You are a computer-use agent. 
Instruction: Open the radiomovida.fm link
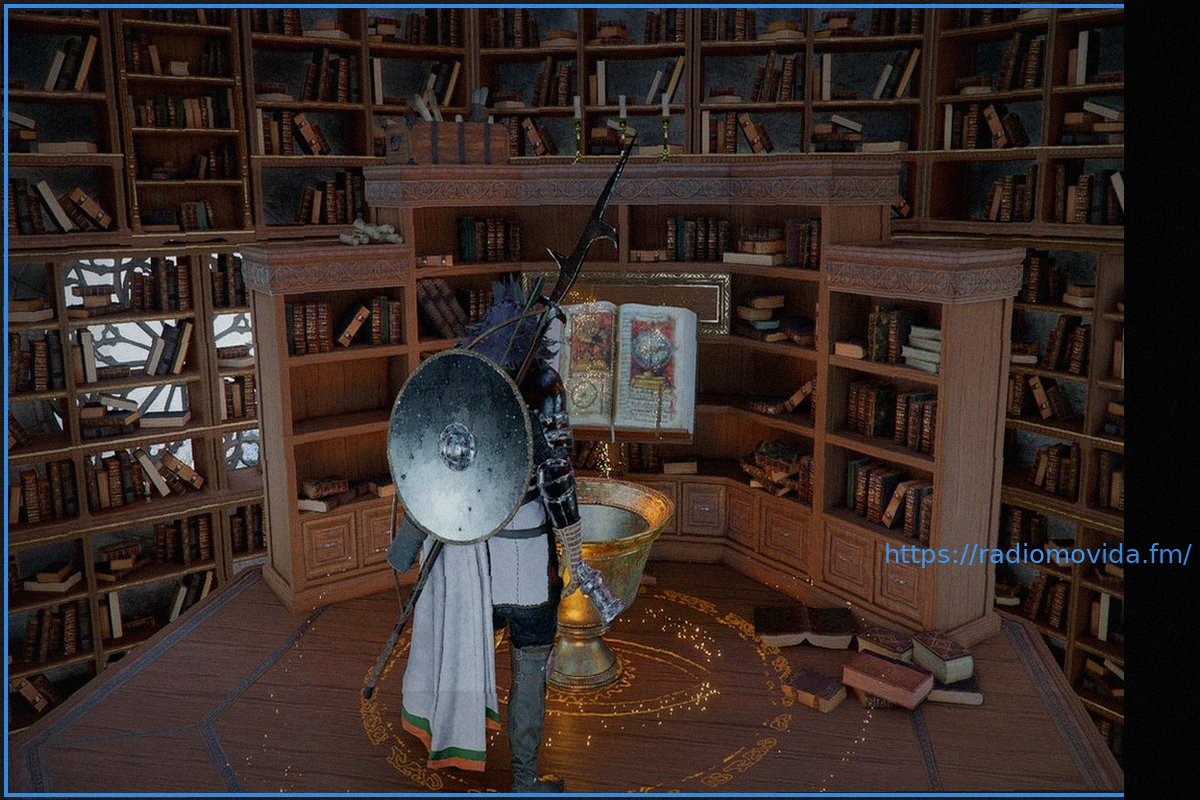[x=1037, y=554]
